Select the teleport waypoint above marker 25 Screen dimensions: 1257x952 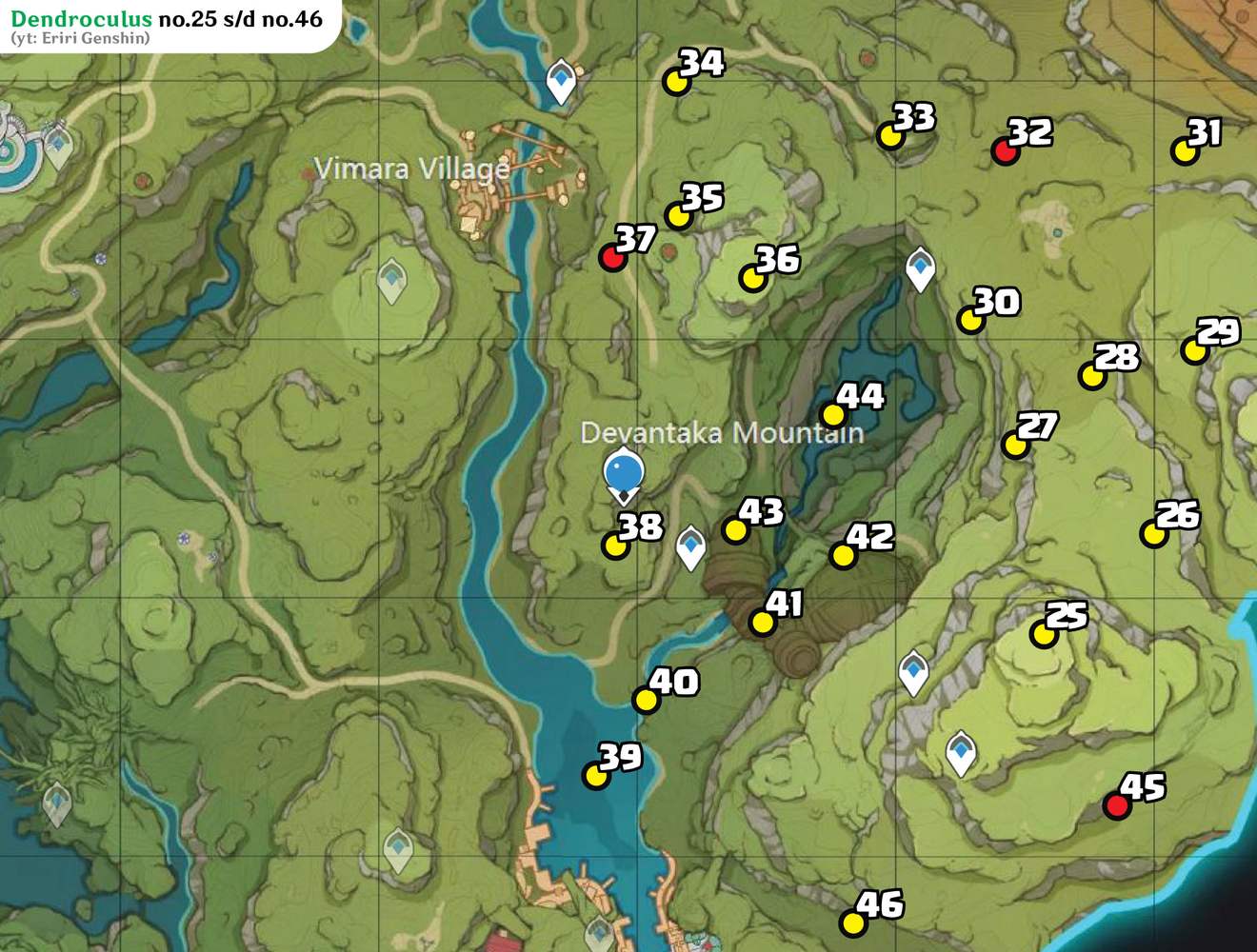(x=912, y=672)
